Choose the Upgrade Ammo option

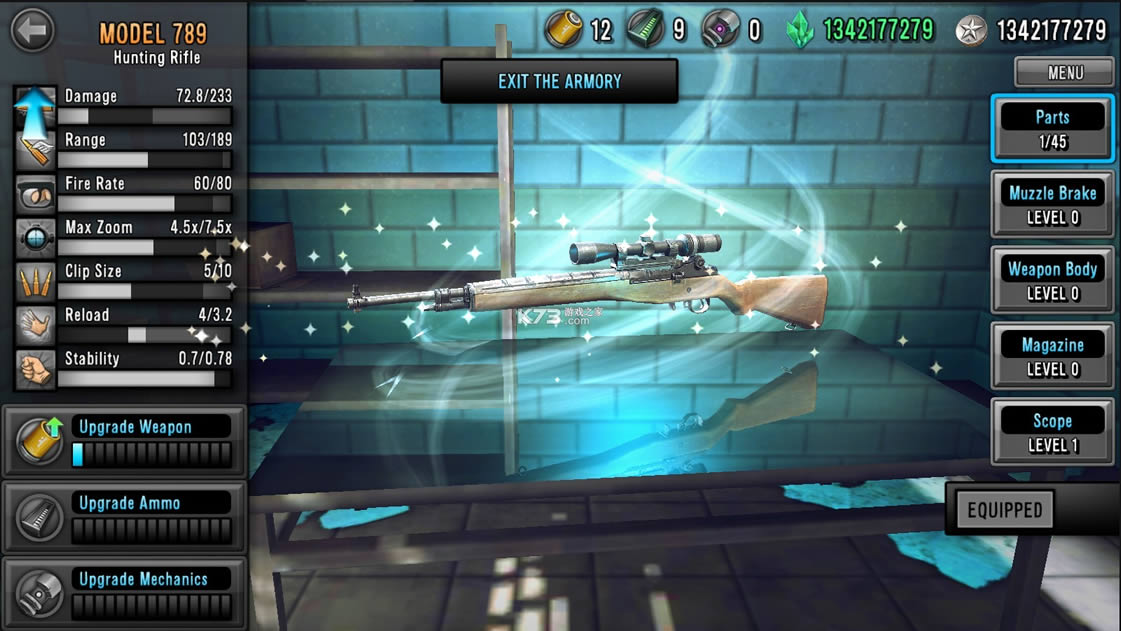[123, 516]
